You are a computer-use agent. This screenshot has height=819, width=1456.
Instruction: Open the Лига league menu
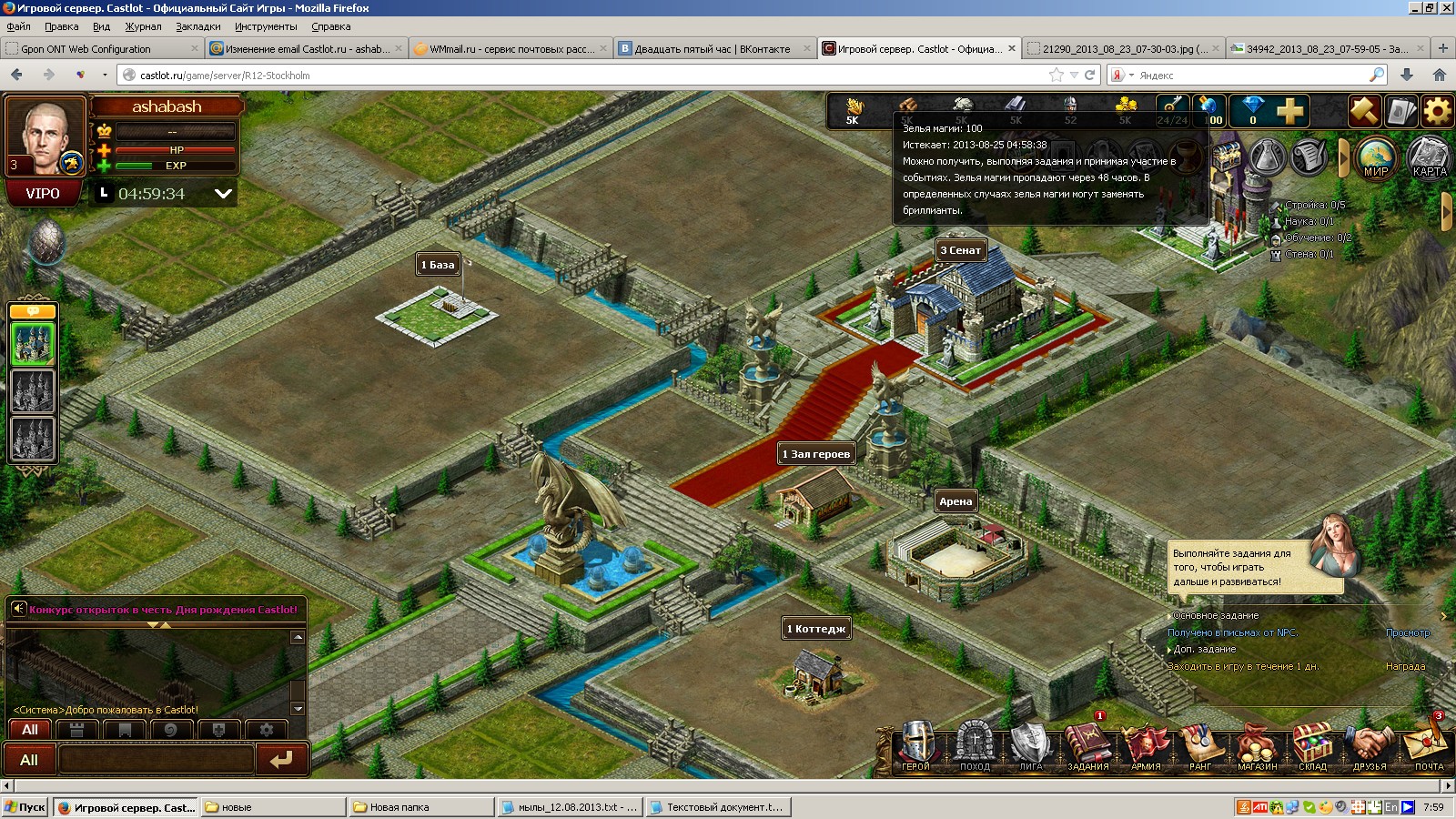(1031, 746)
